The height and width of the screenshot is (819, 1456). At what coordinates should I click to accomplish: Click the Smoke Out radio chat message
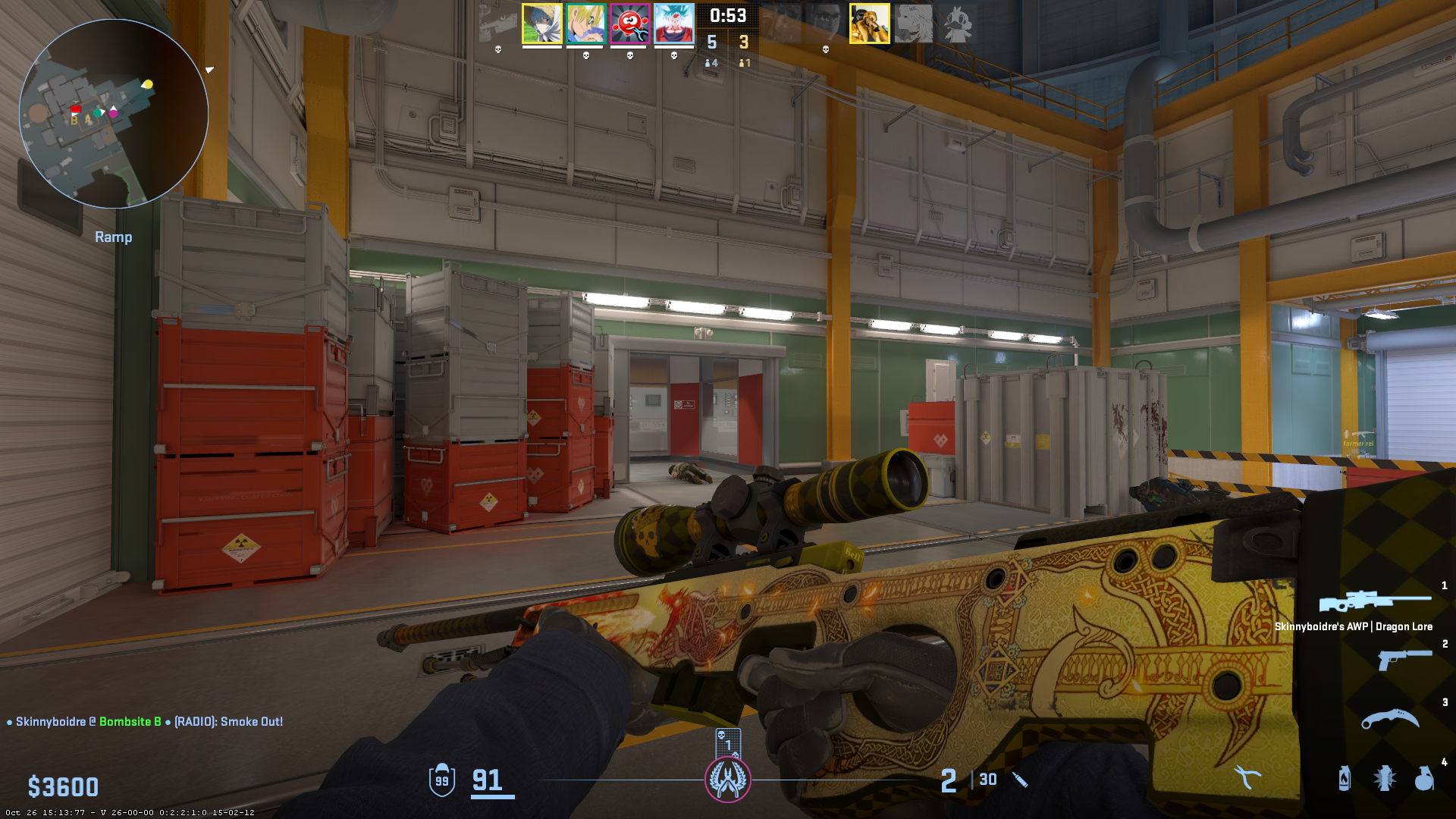[228, 721]
